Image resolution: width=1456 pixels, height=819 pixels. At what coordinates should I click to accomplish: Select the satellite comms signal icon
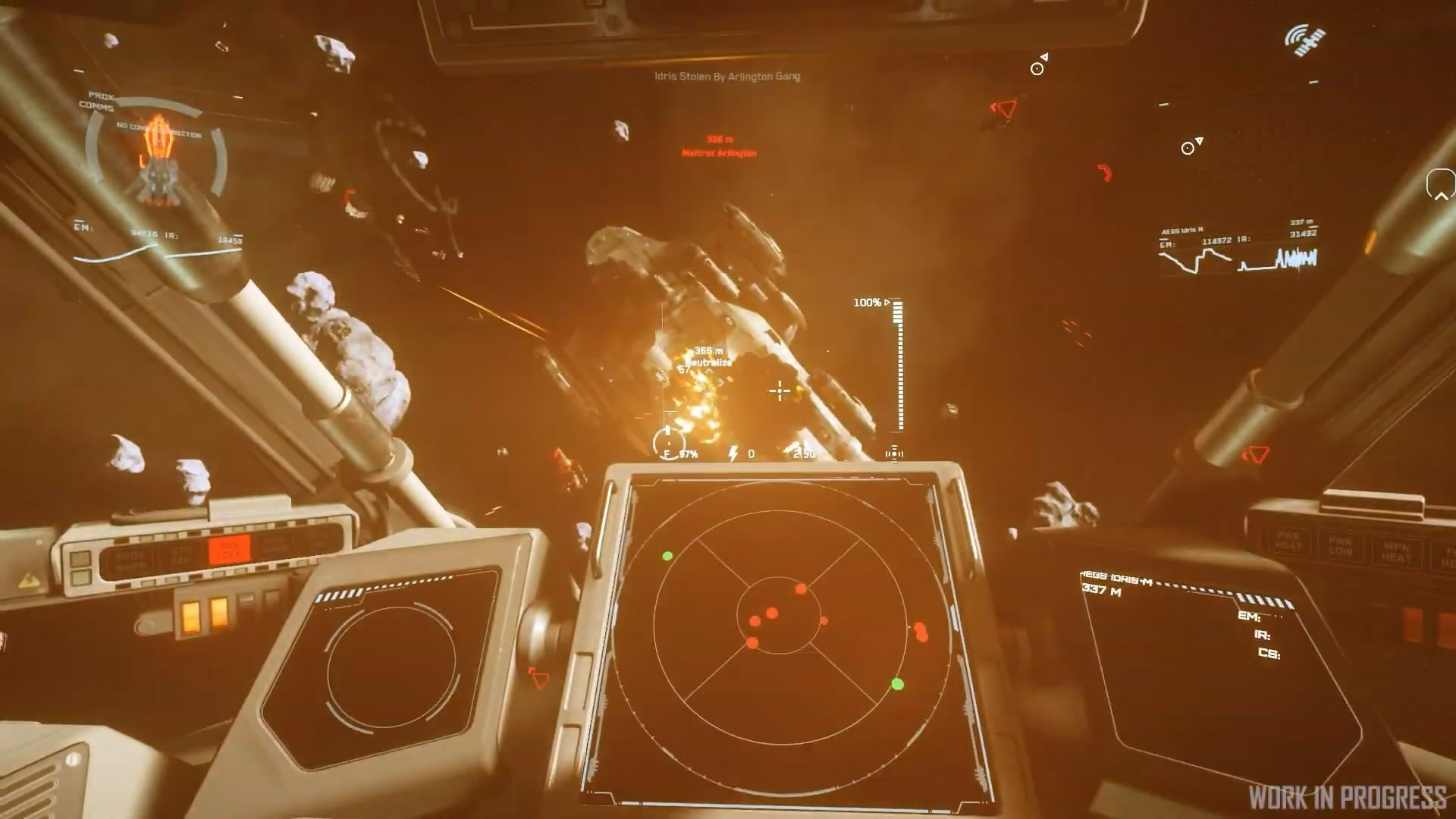click(1304, 41)
